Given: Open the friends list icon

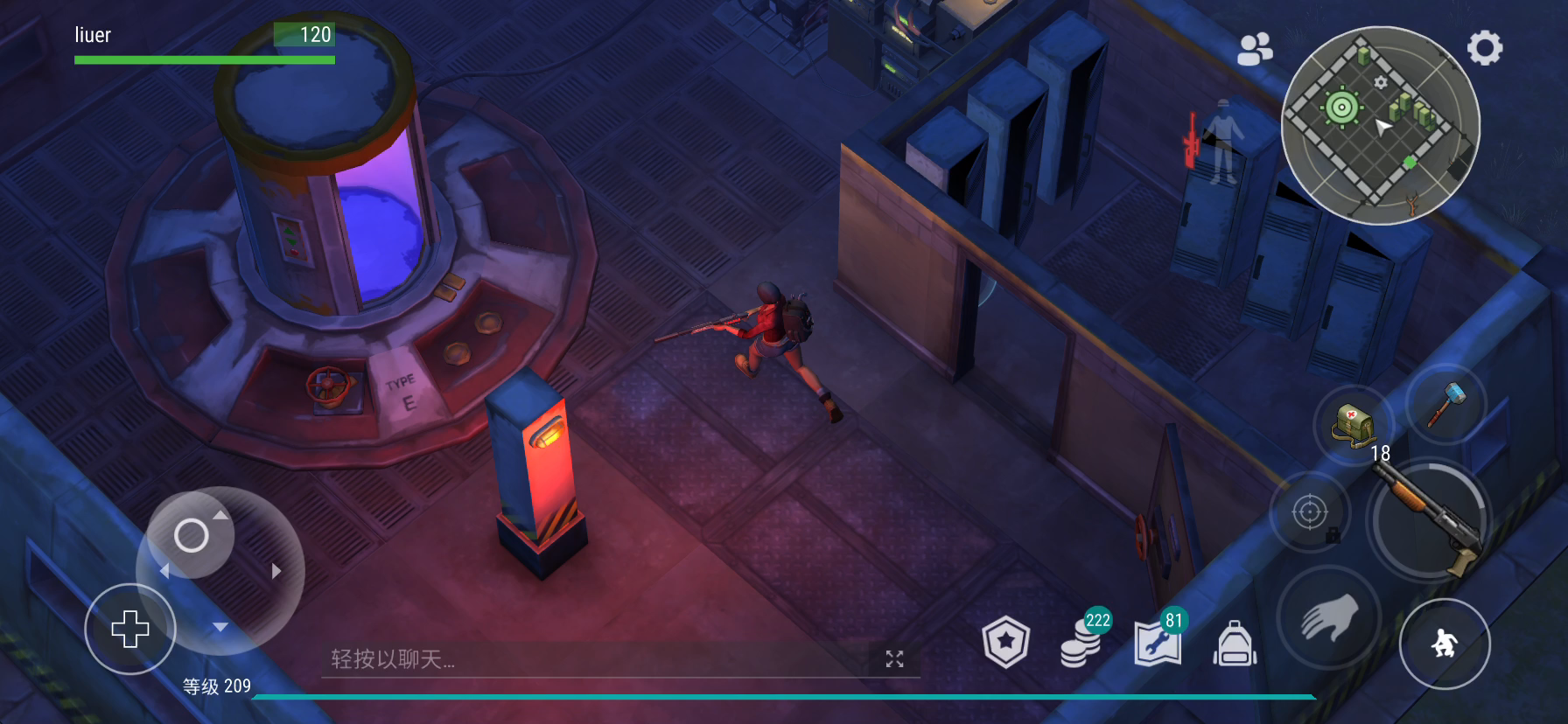Looking at the screenshot, I should coord(1255,49).
